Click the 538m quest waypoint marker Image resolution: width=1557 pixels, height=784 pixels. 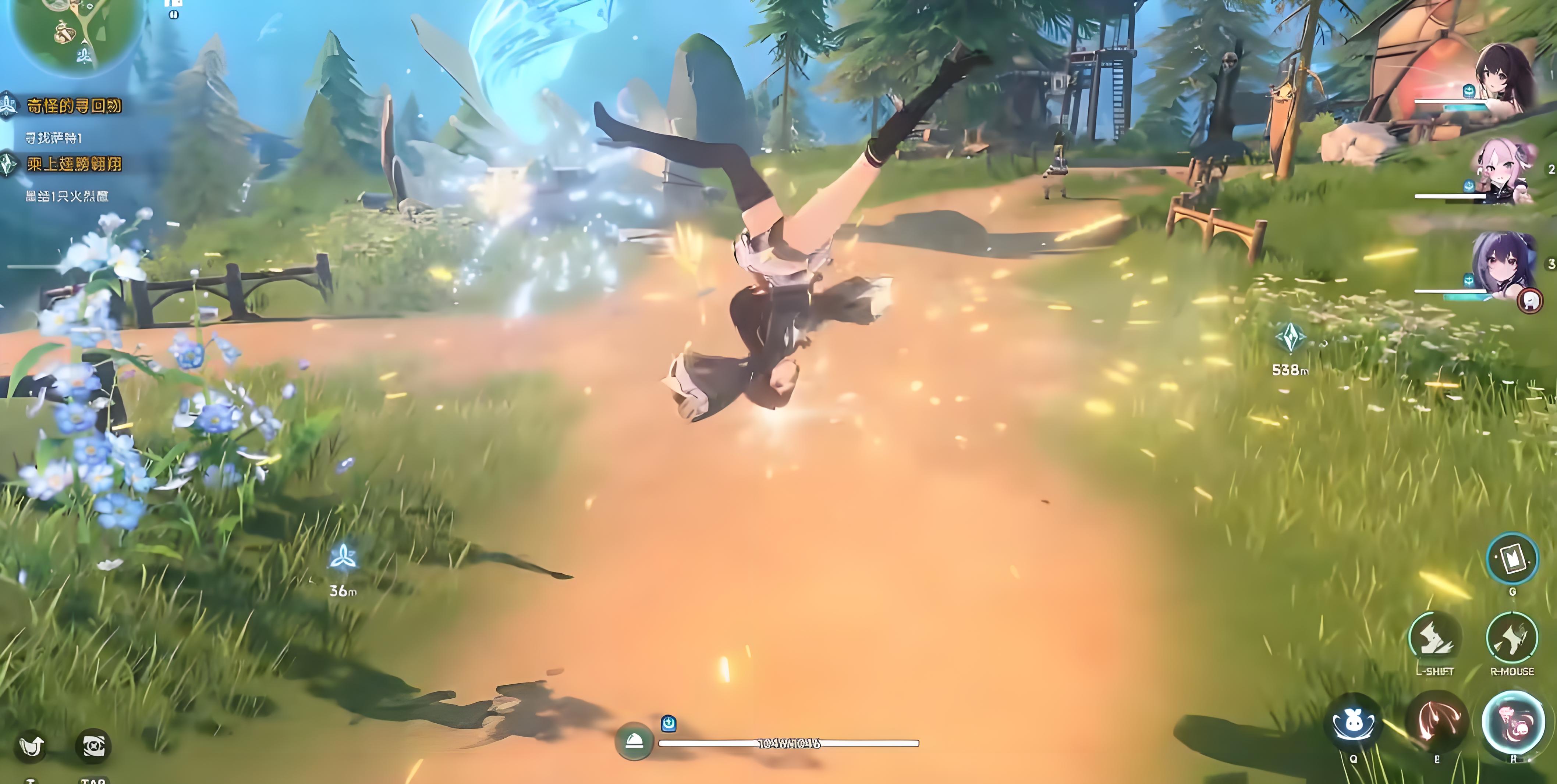[x=1291, y=338]
